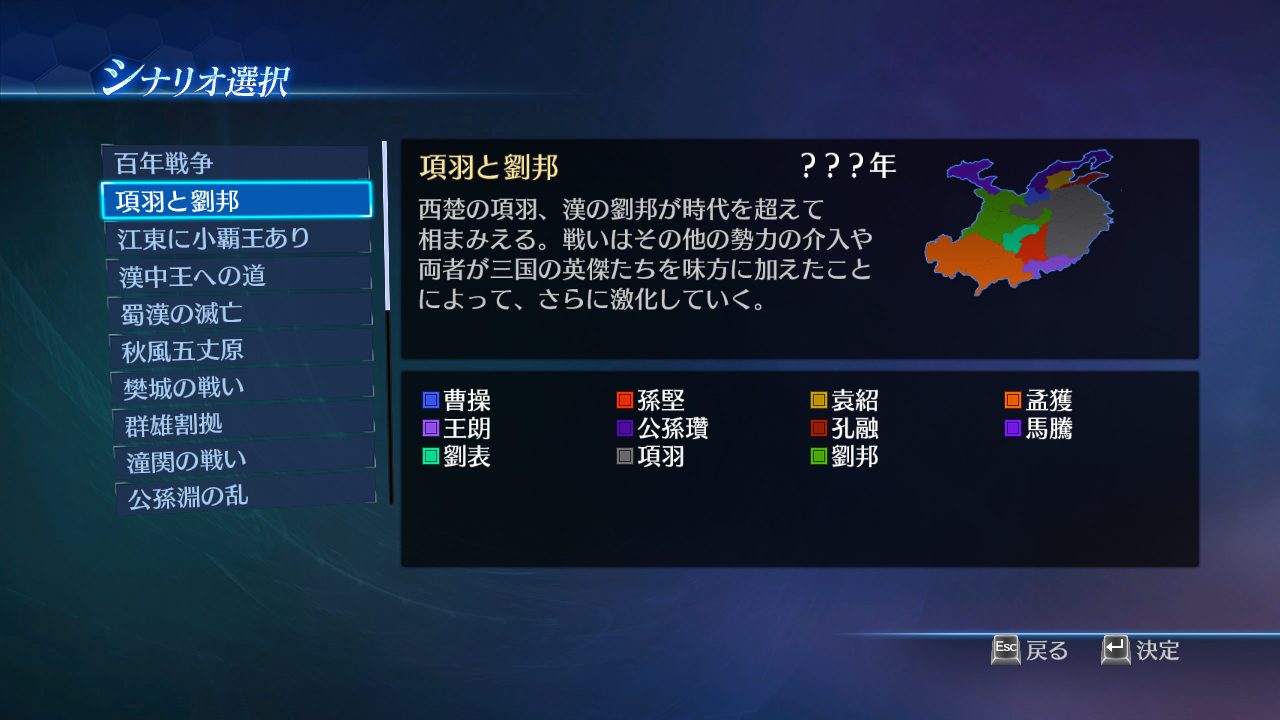Viewport: 1280px width, 720px height.
Task: Select the 群雄割拠 scenario entry
Action: pos(237,422)
